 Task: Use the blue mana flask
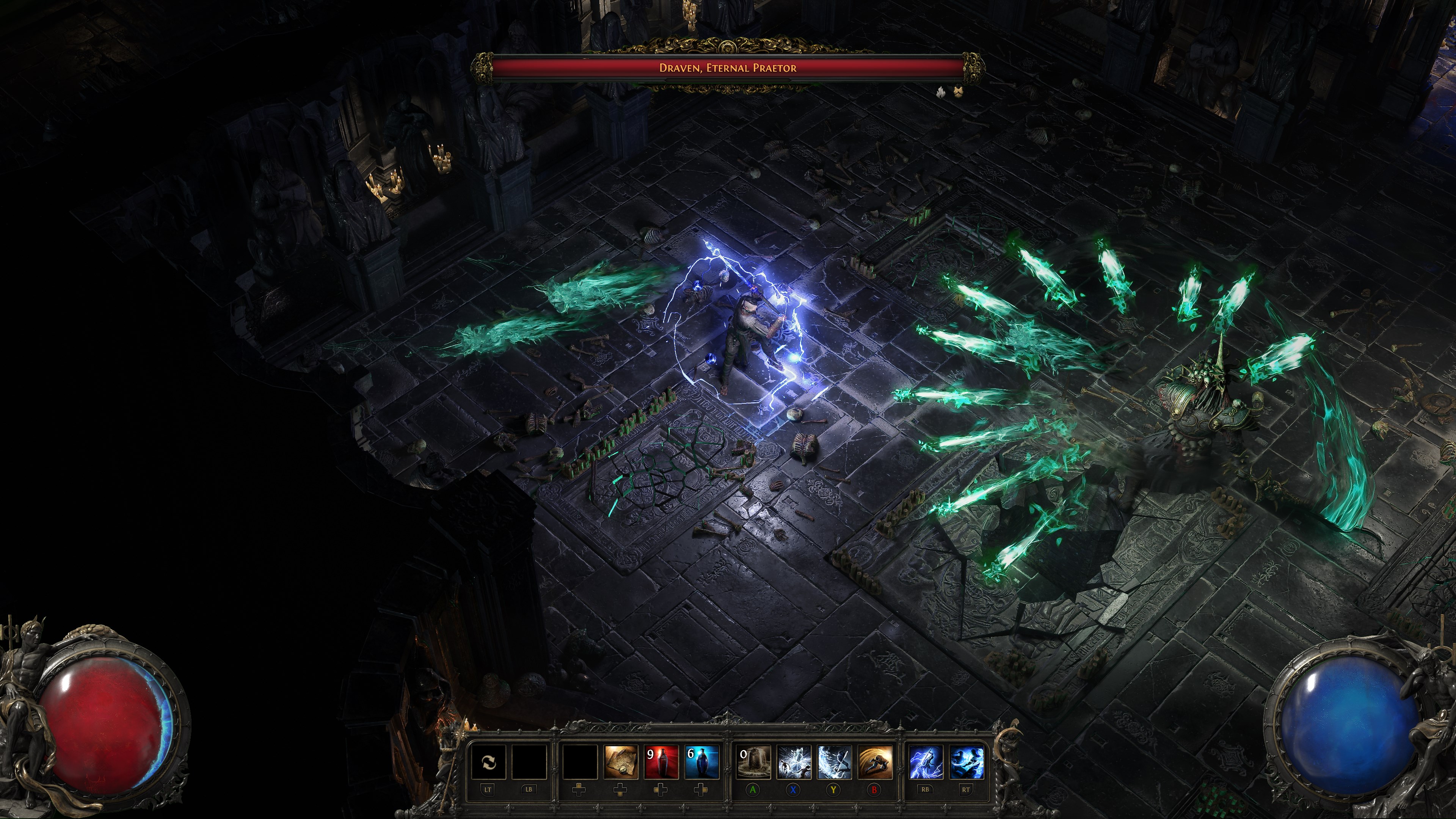point(701,762)
